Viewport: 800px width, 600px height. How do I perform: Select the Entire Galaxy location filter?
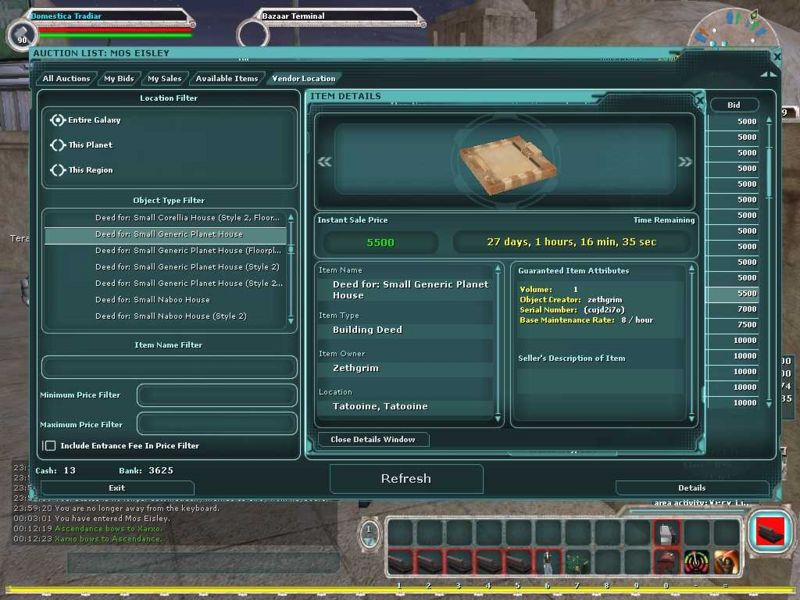coord(58,120)
